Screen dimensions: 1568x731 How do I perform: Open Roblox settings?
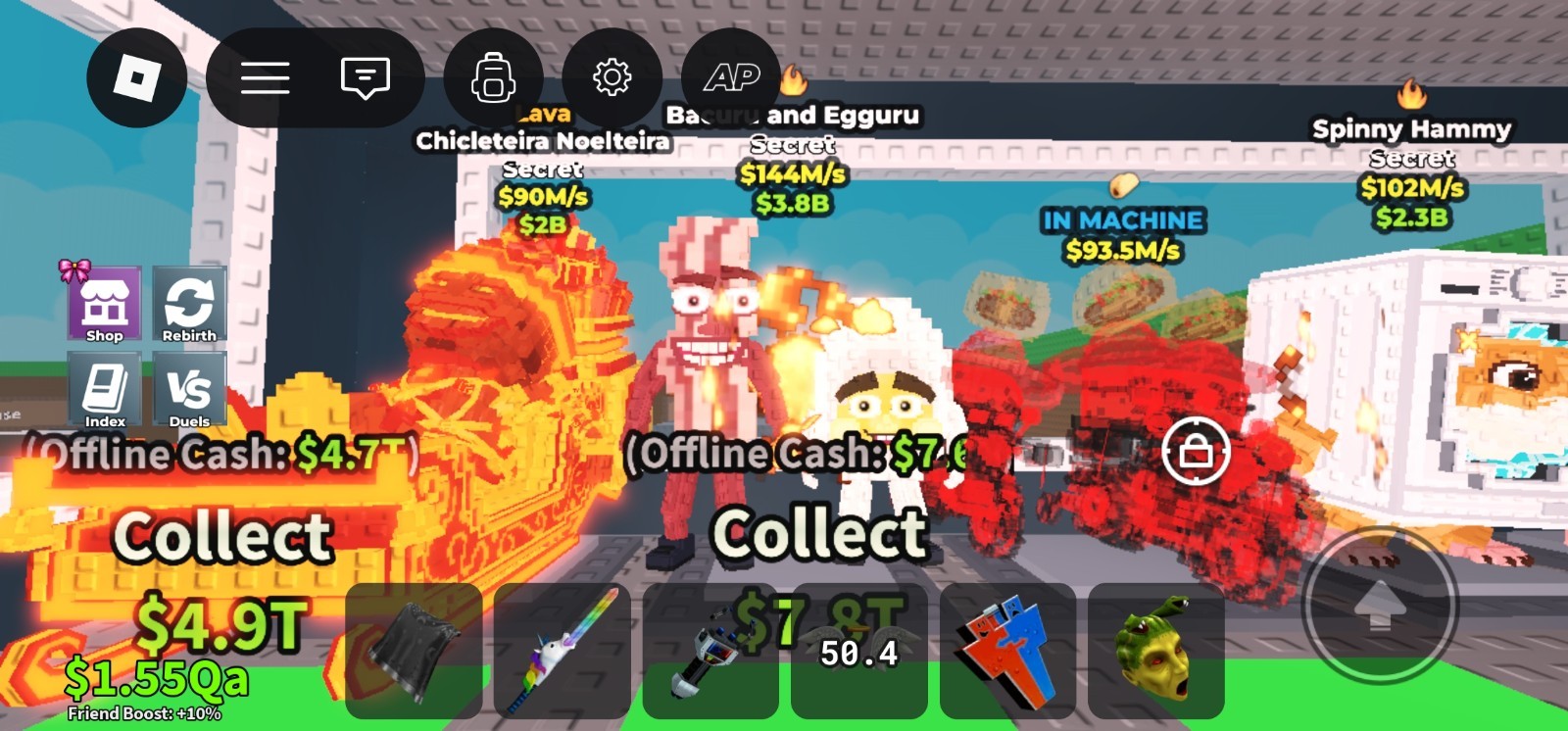tap(612, 76)
